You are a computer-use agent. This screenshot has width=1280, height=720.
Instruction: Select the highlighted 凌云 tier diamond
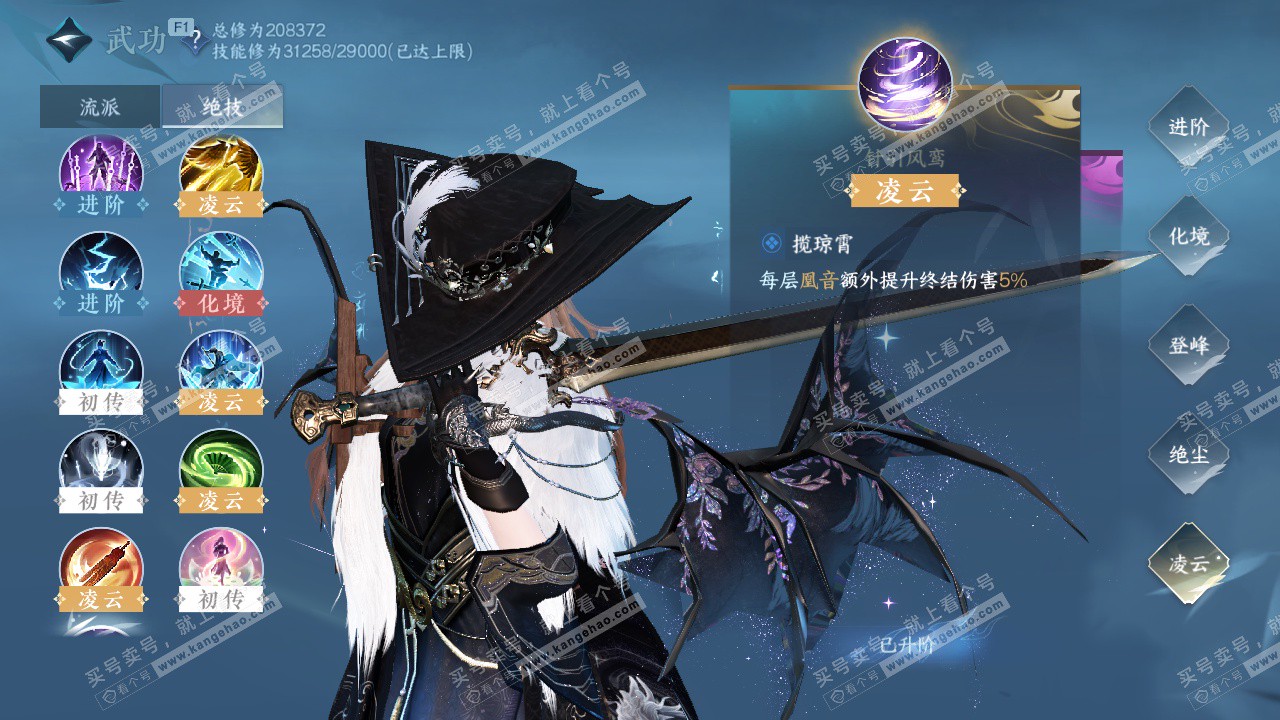[x=1188, y=563]
